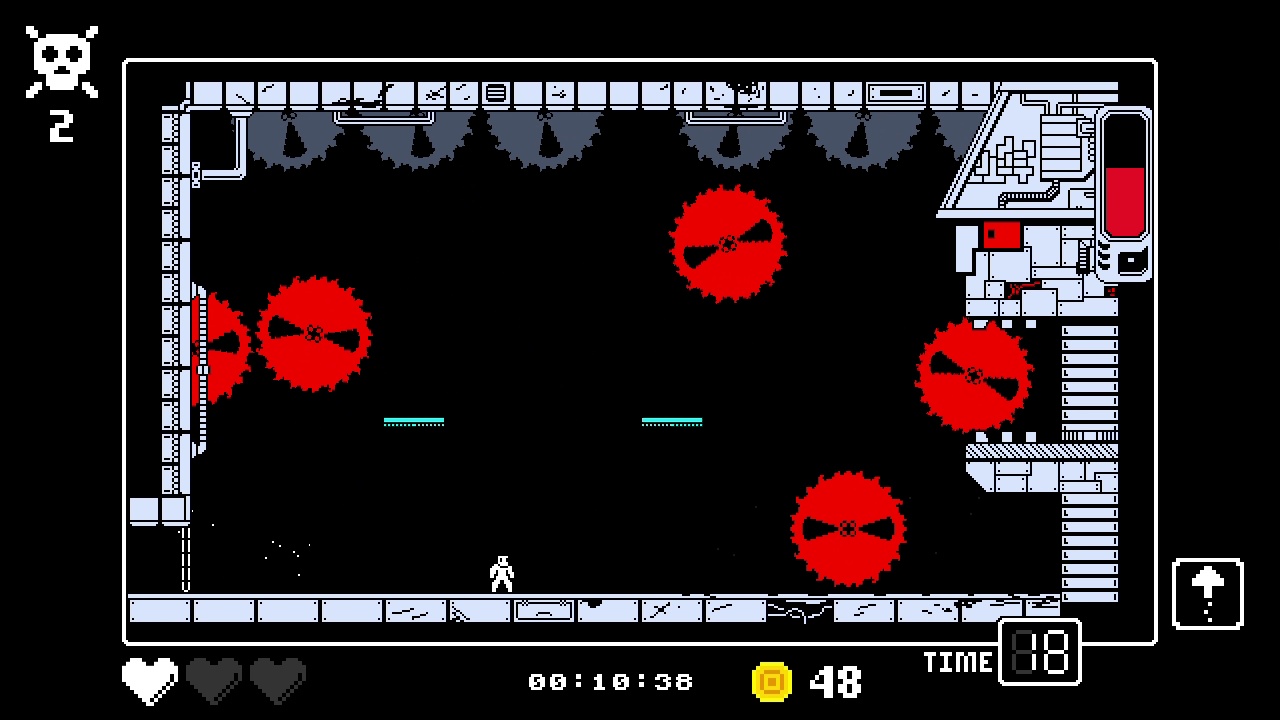The width and height of the screenshot is (1280, 720).
Task: Click the TIME label near the clock
Action: (x=958, y=659)
